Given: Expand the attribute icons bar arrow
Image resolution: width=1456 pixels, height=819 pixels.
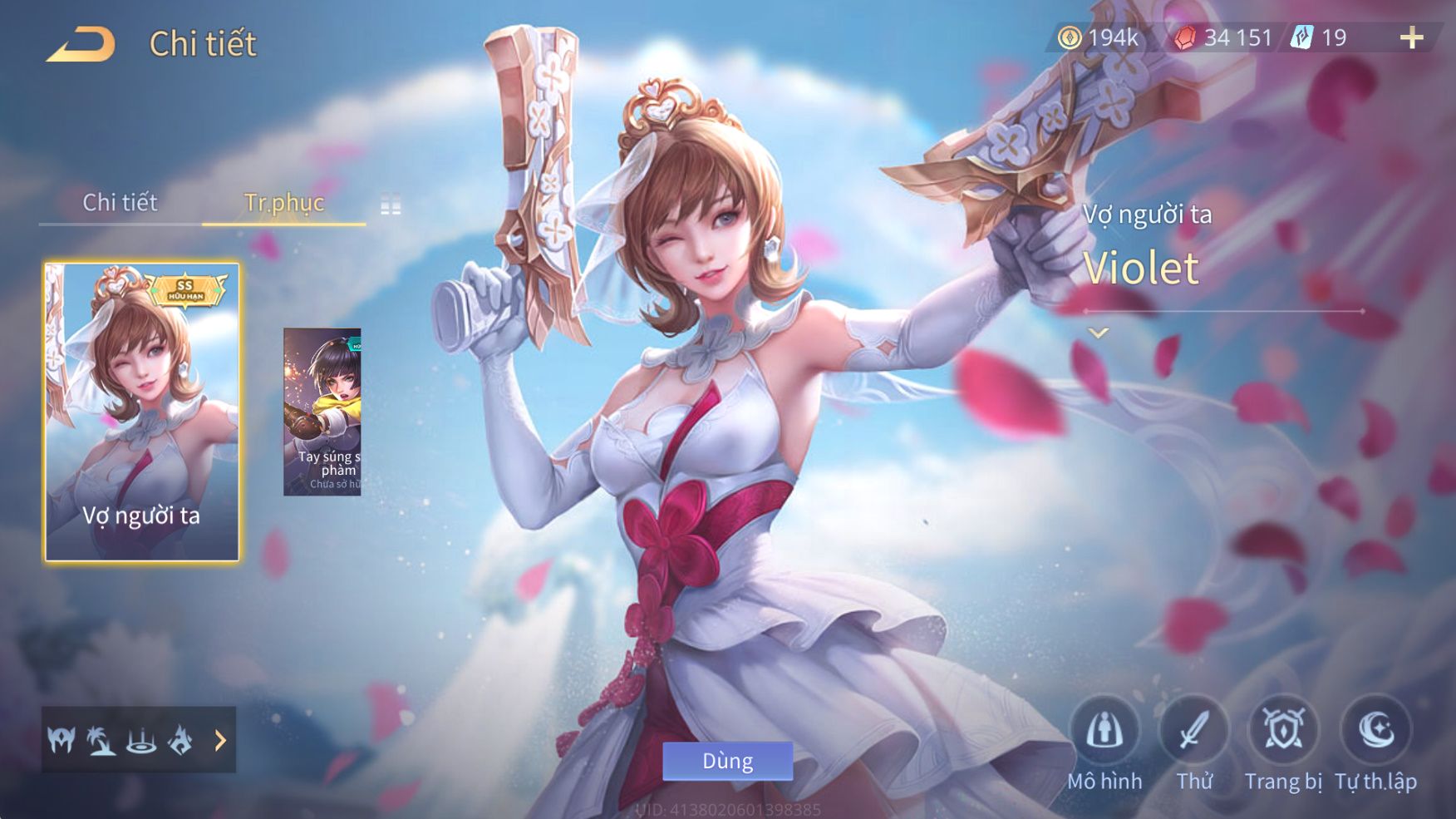Looking at the screenshot, I should (220, 740).
